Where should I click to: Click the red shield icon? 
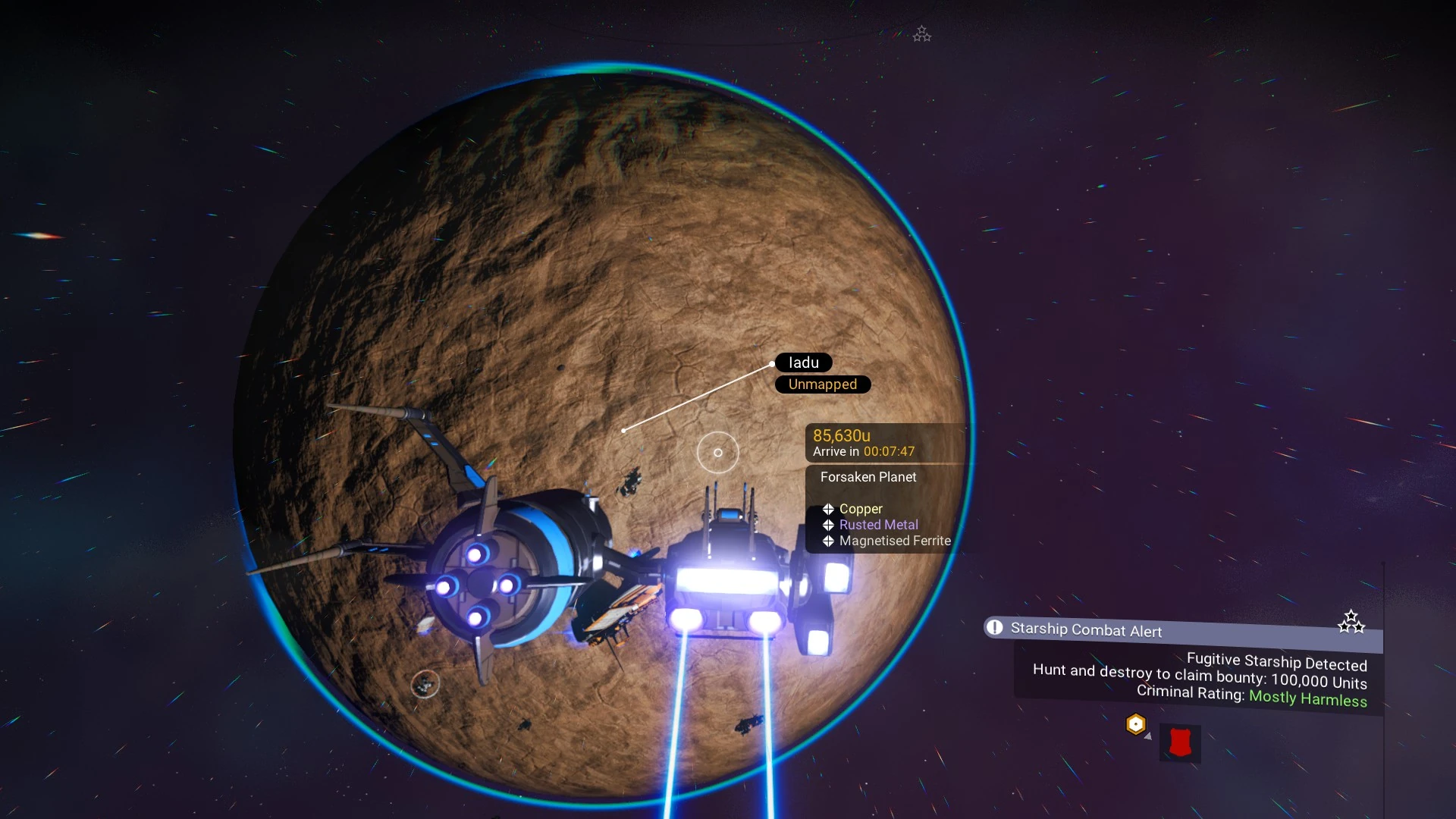[1180, 742]
